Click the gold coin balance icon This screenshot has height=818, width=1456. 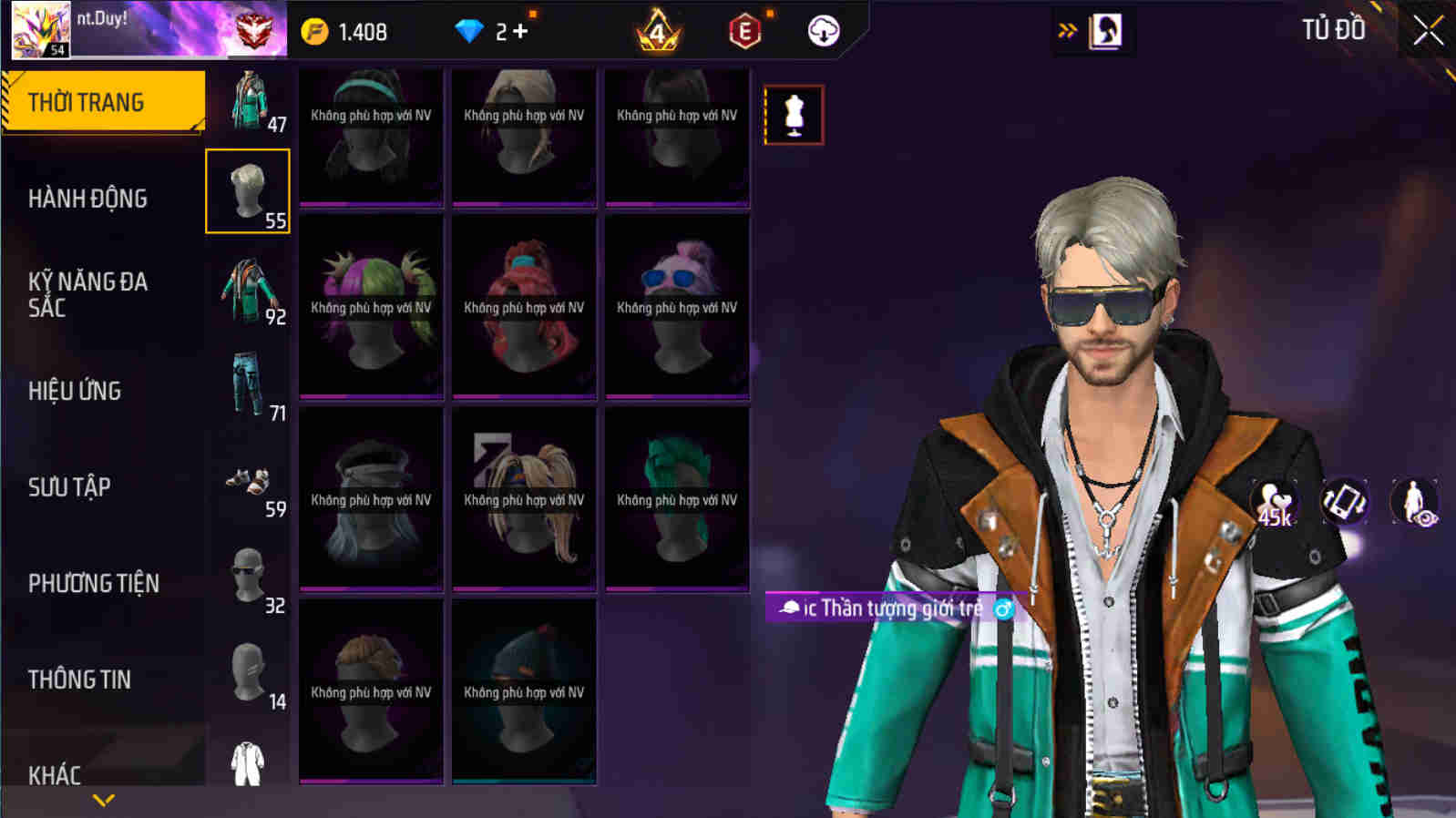[314, 29]
